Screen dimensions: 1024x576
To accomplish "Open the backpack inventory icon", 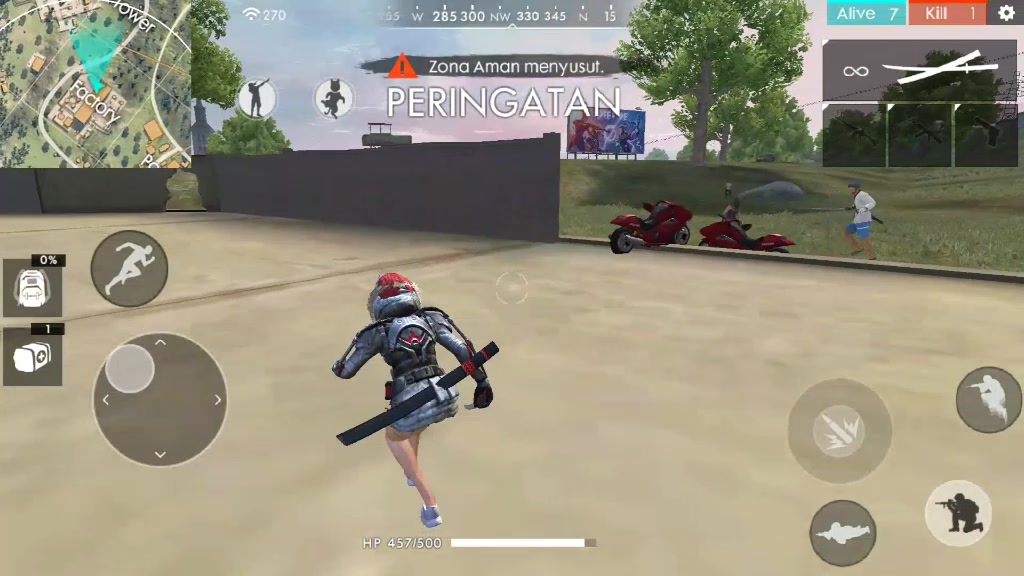I will point(32,288).
